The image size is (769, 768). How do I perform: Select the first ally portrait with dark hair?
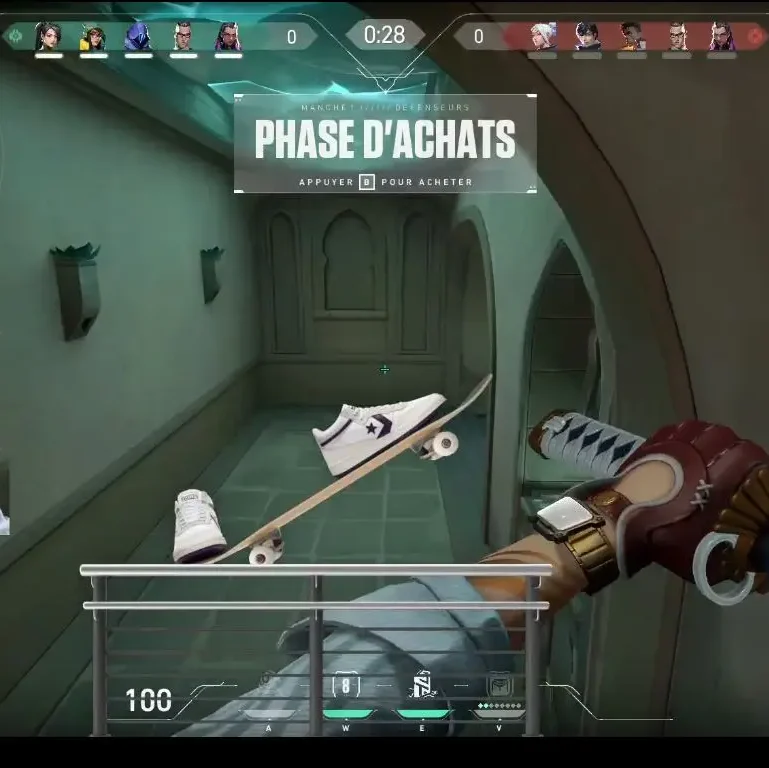coord(48,37)
